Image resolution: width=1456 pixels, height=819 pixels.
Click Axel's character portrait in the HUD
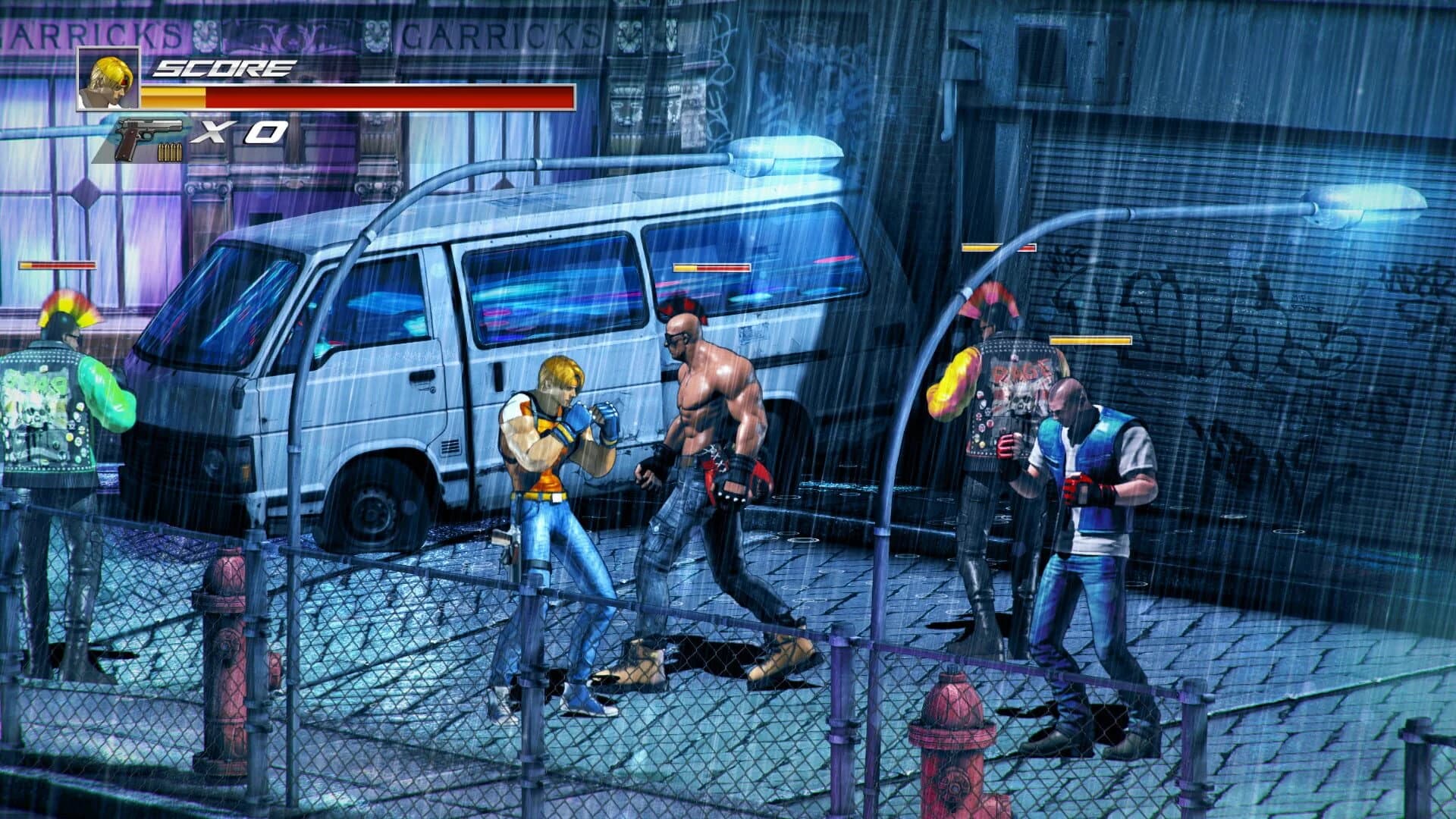coord(106,80)
